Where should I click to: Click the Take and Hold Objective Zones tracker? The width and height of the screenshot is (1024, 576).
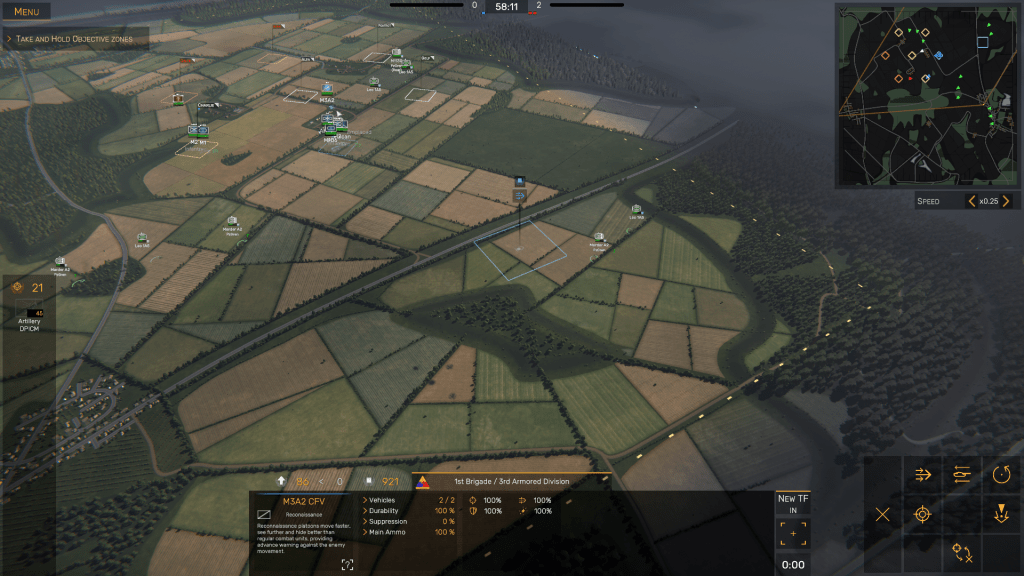click(77, 39)
